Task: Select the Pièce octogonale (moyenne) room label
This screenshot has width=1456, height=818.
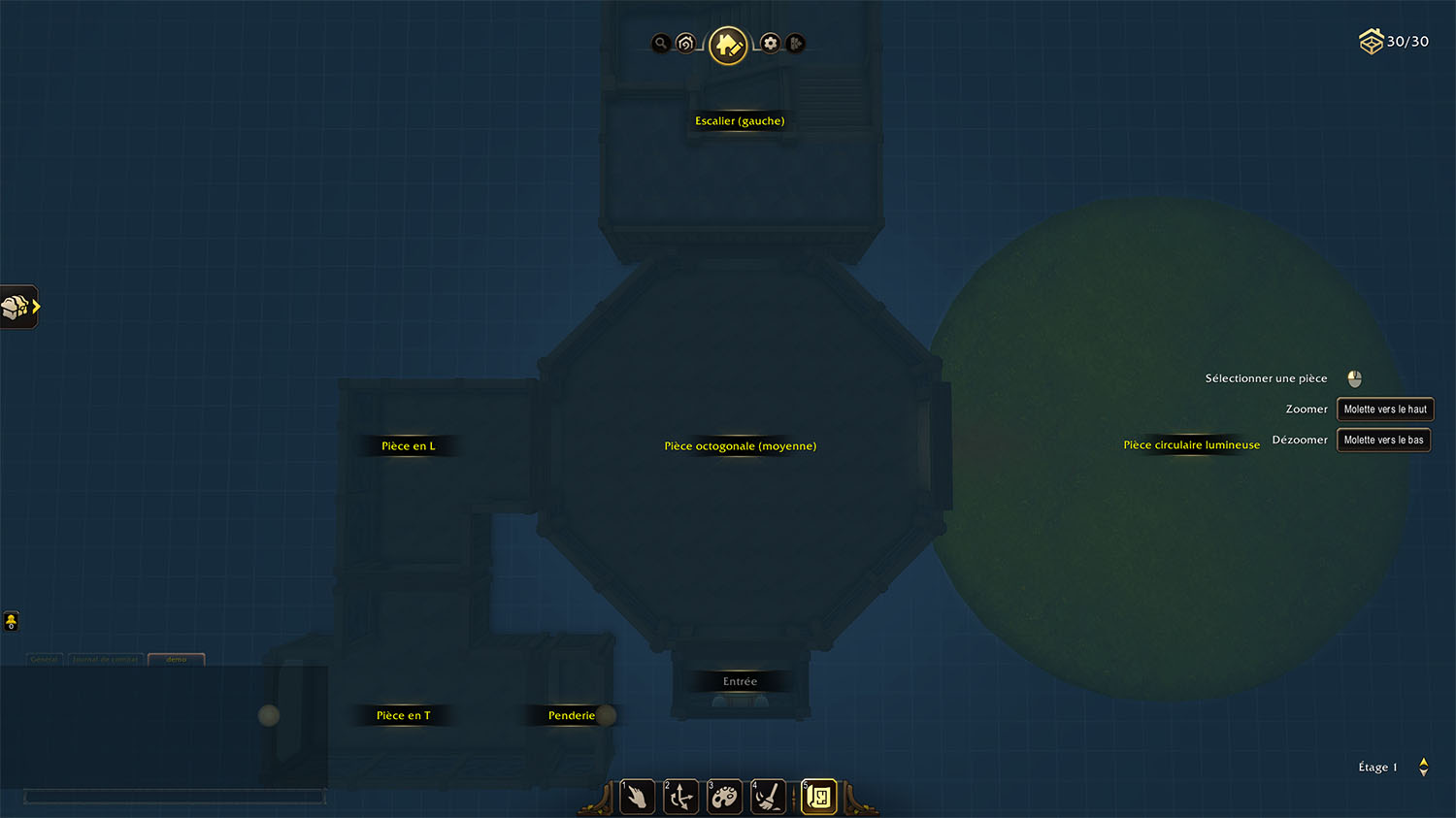Action: 740,446
